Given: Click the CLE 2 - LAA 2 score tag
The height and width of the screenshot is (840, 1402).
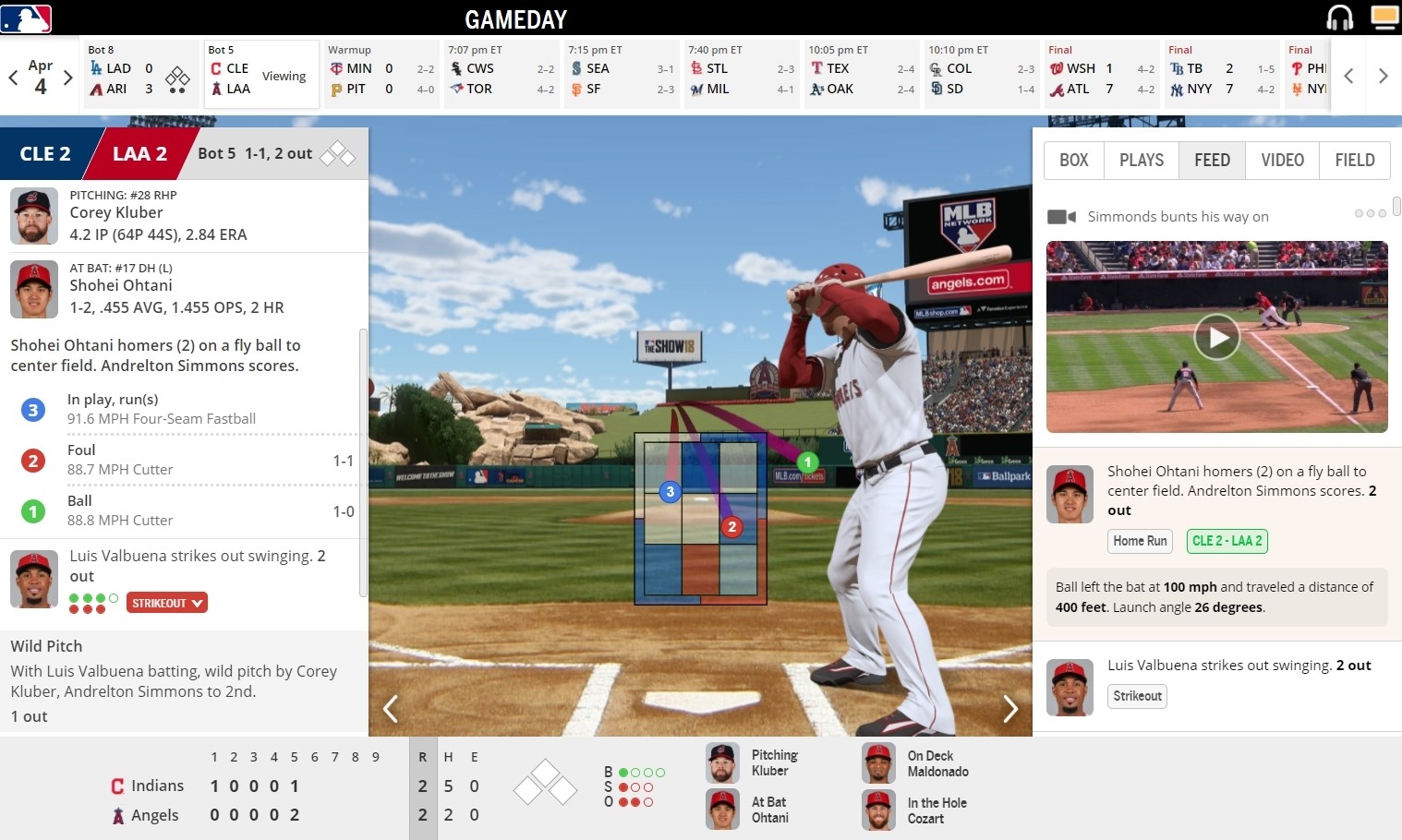Looking at the screenshot, I should point(1227,541).
